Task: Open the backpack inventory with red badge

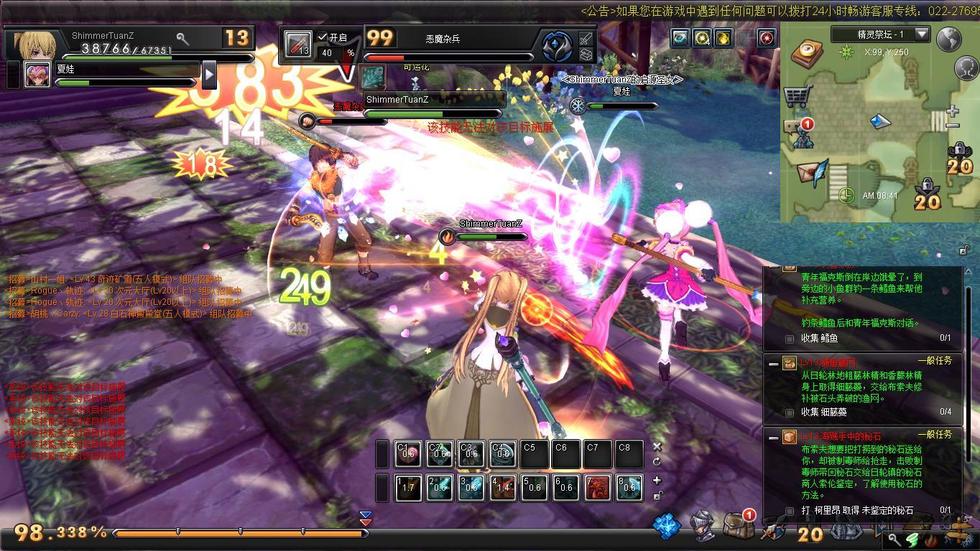Action: [738, 525]
